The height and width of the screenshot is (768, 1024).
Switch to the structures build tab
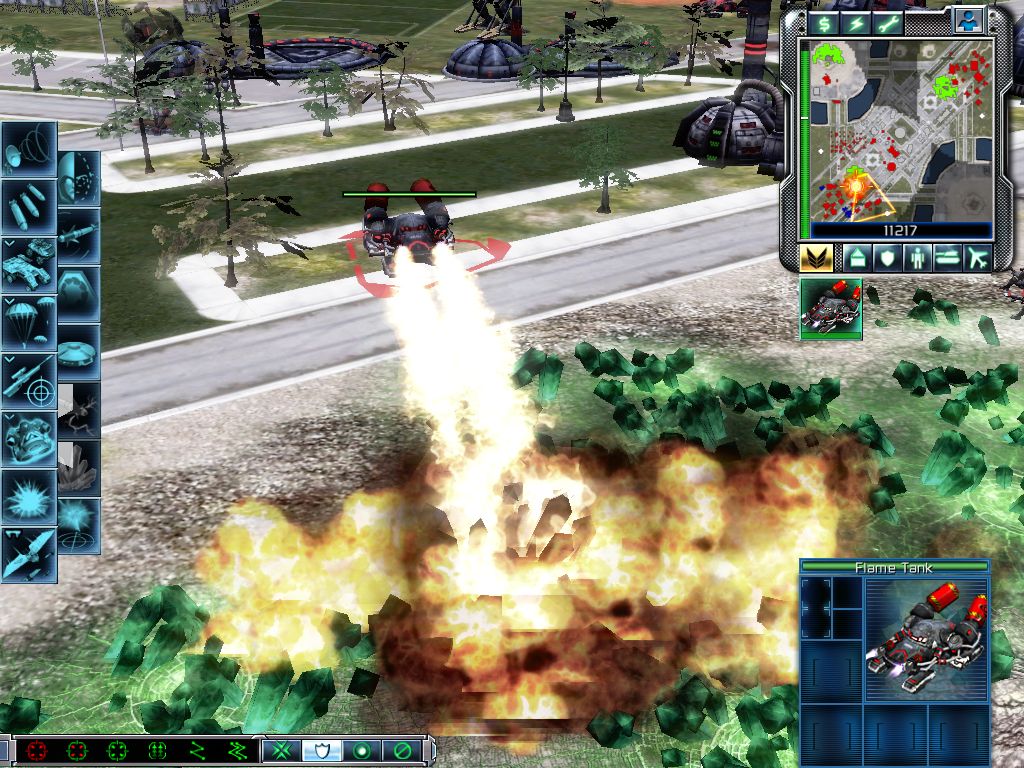[856, 257]
